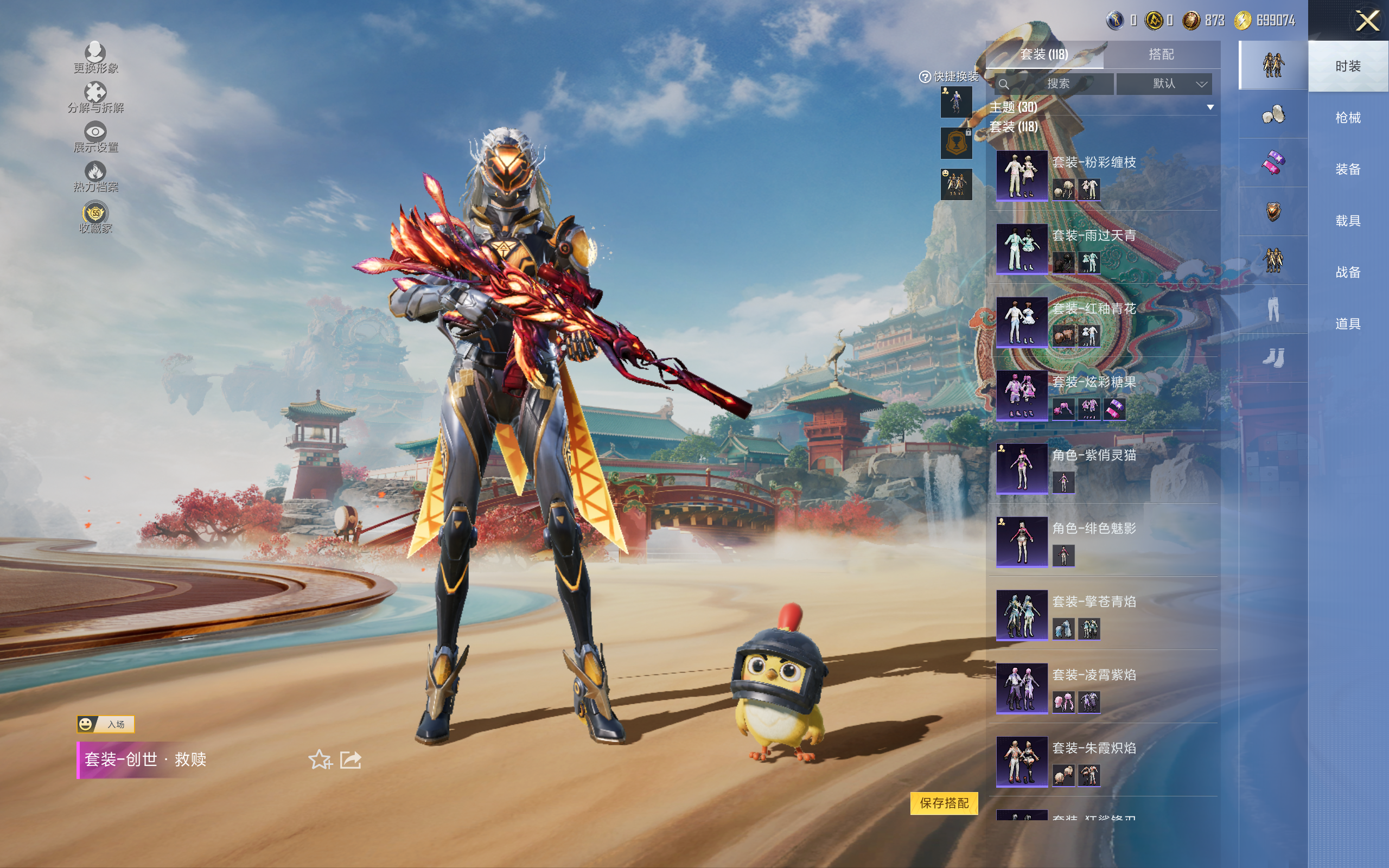Expand the 主题 (30) section
The image size is (1389, 868).
1210,107
